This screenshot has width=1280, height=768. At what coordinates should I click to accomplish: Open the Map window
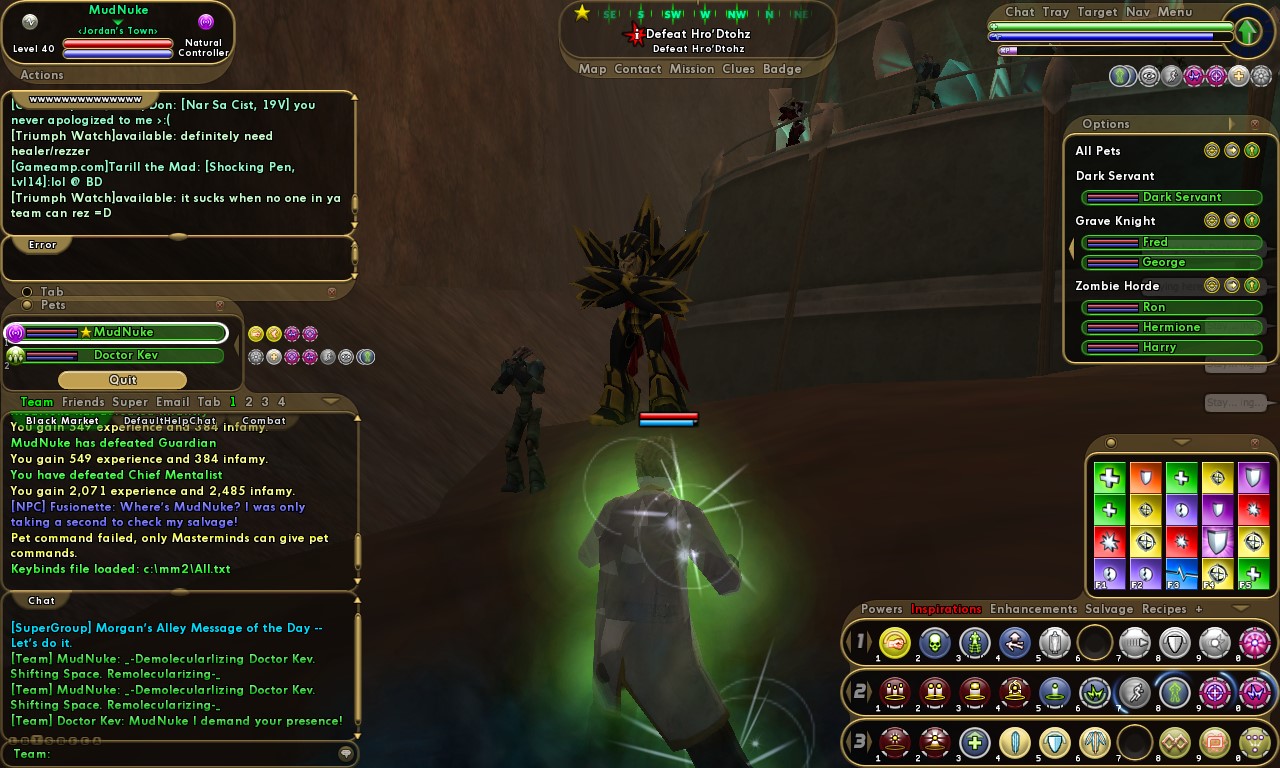[x=592, y=69]
